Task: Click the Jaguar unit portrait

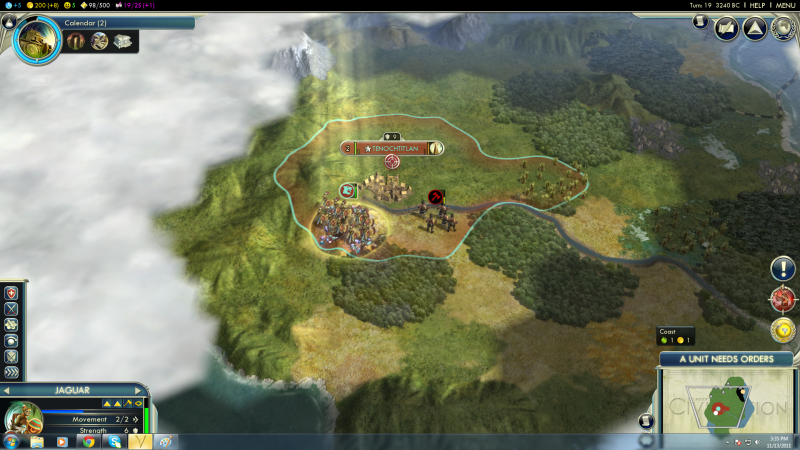Action: pos(21,416)
